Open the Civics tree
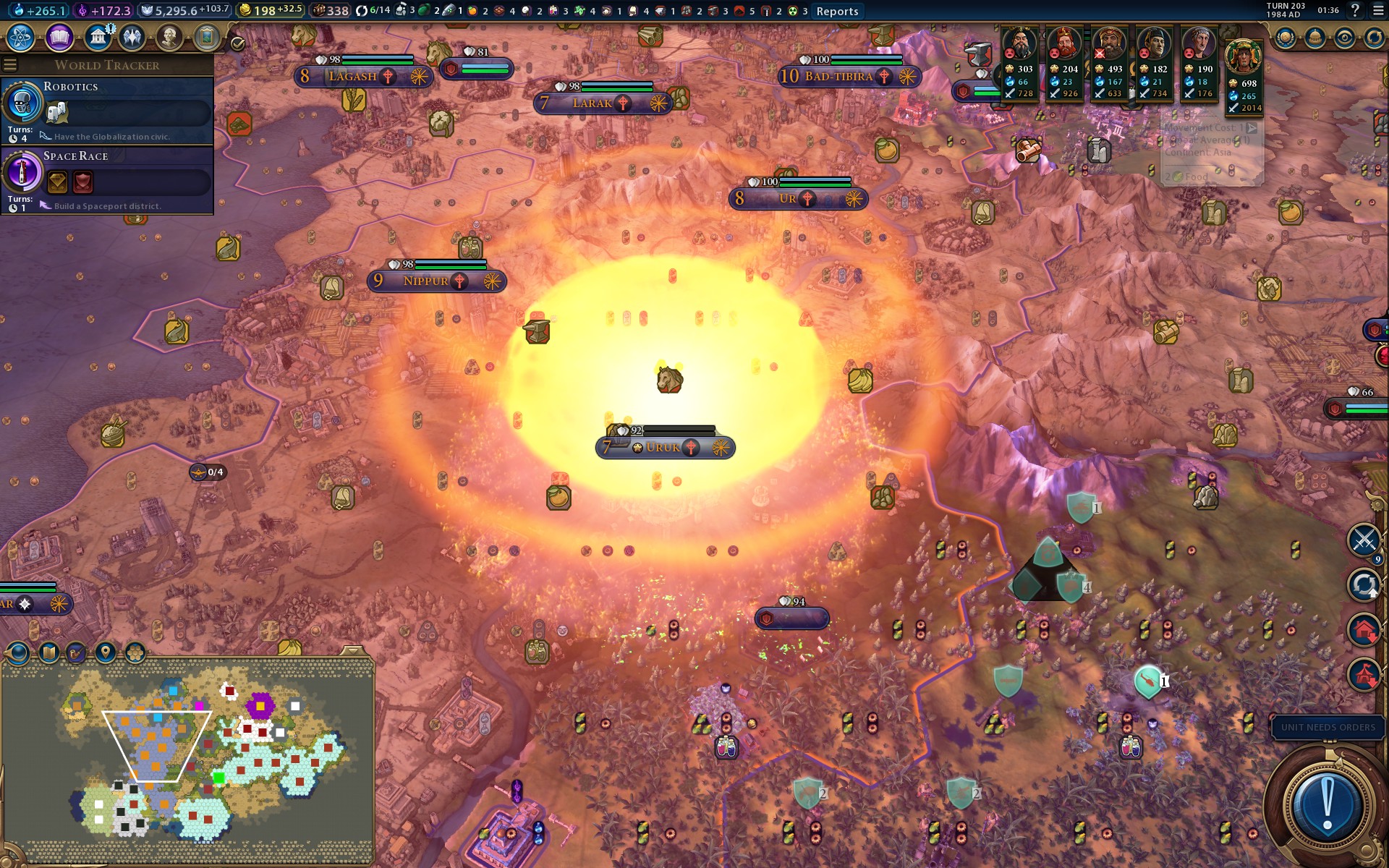This screenshot has height=868, width=1389. [x=58, y=38]
